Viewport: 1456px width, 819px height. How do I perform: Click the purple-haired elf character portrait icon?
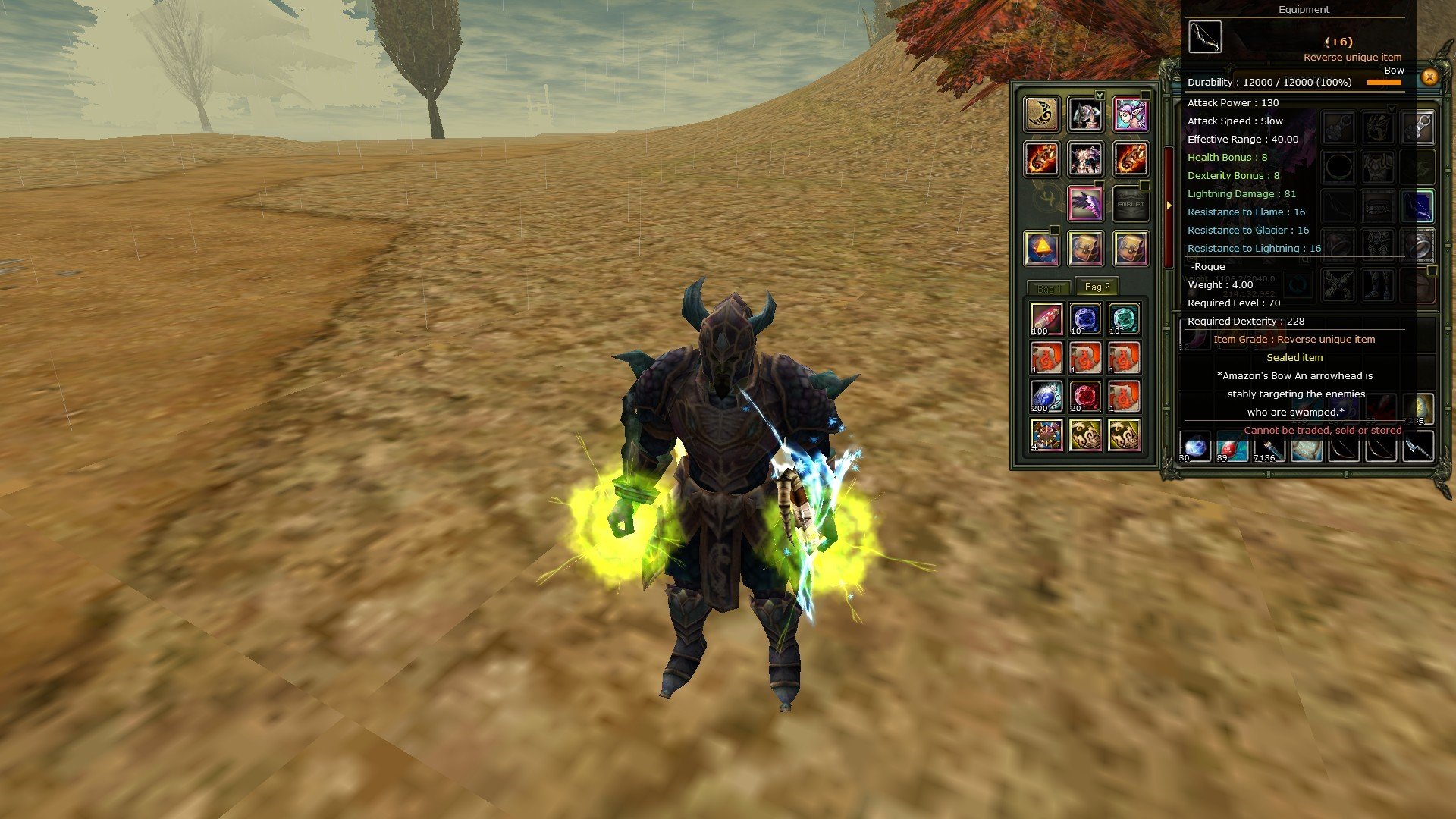point(1128,114)
